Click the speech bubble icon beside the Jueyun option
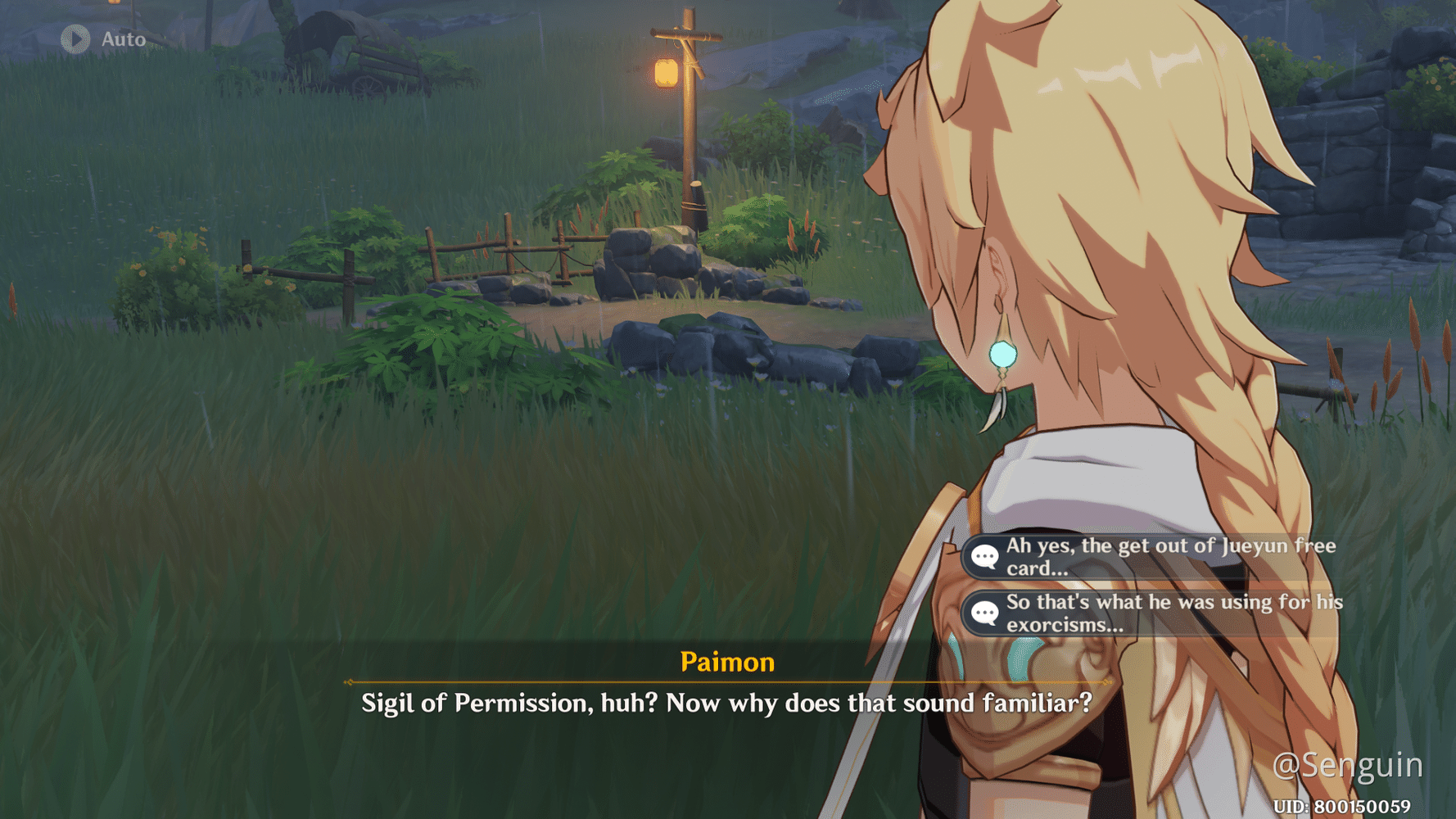1456x819 pixels. [987, 554]
